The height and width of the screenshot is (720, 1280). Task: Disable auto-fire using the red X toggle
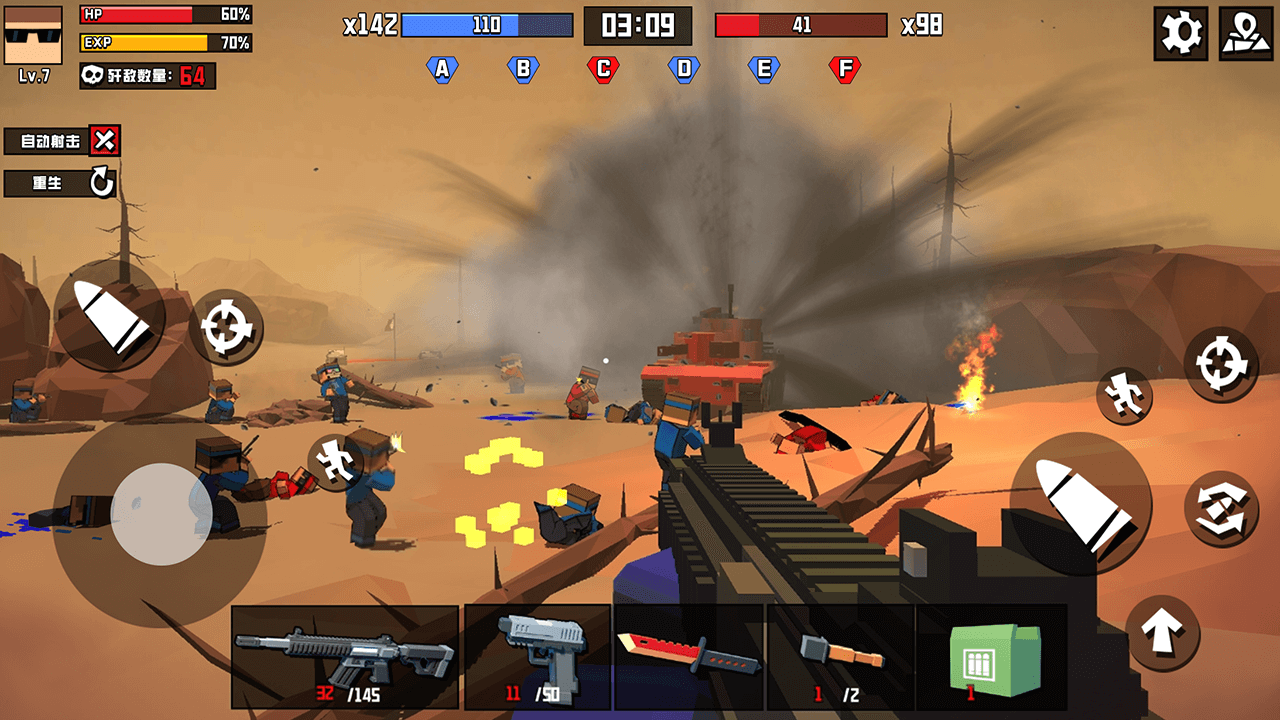click(x=104, y=141)
